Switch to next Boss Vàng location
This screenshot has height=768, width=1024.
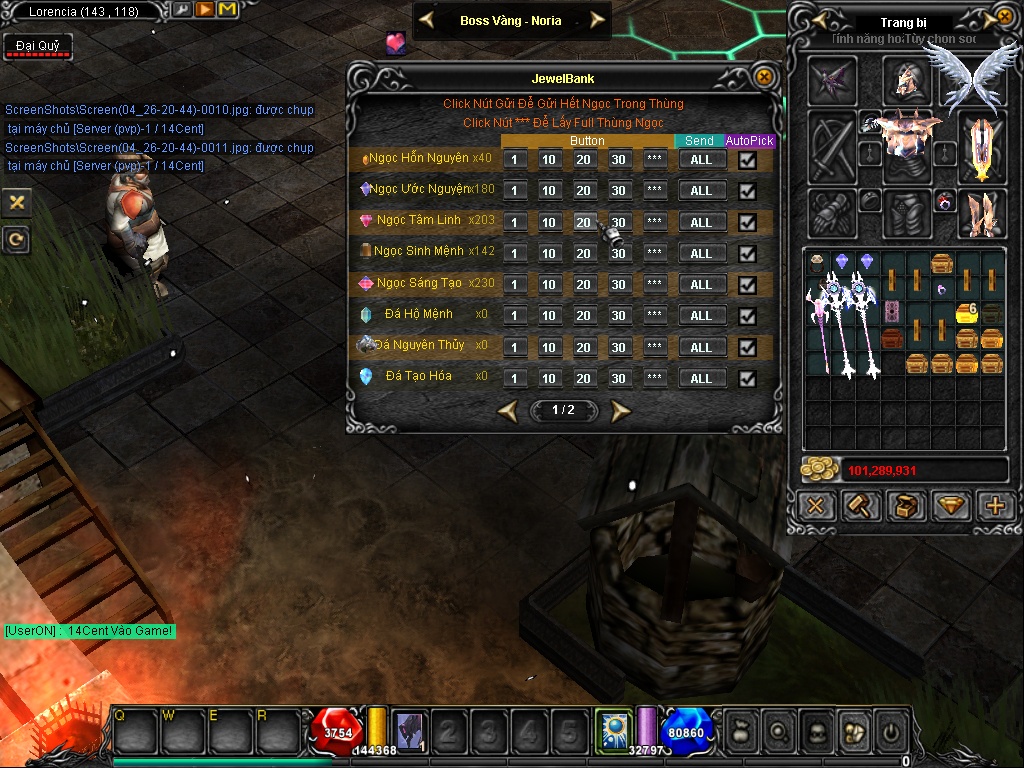coord(598,20)
